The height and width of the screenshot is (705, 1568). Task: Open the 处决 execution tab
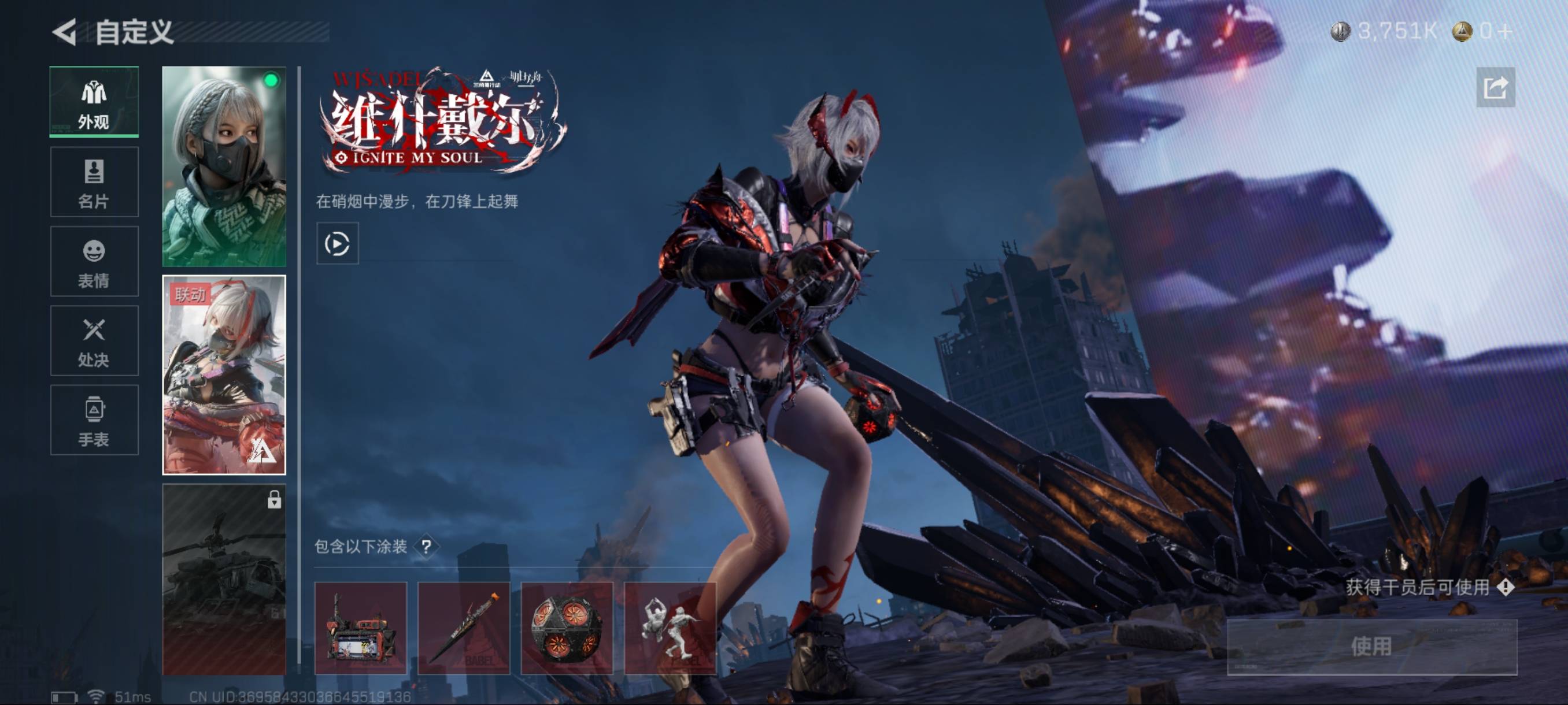(94, 340)
